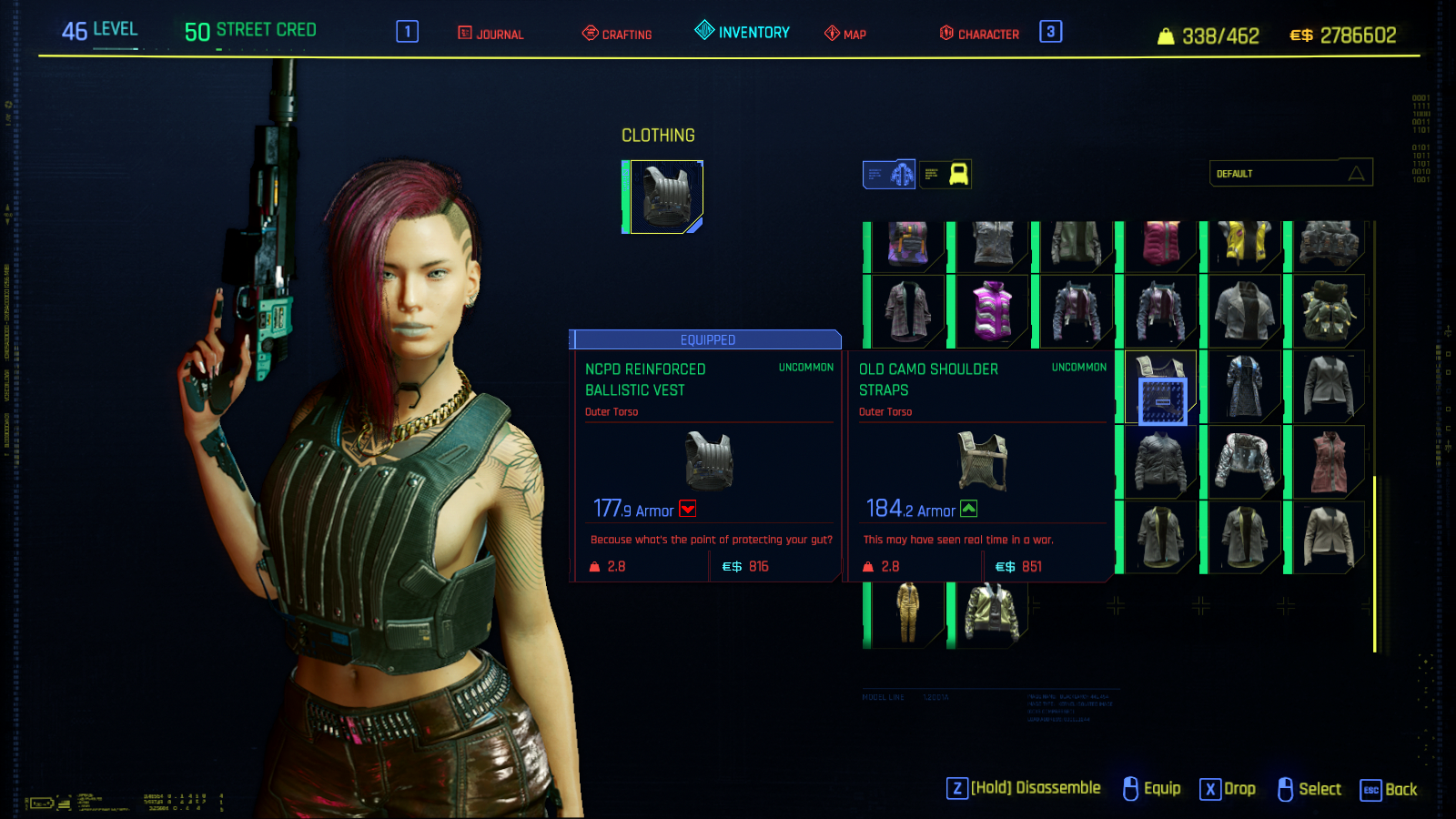
Task: Open the Default sort dropdown
Action: pos(1289,173)
